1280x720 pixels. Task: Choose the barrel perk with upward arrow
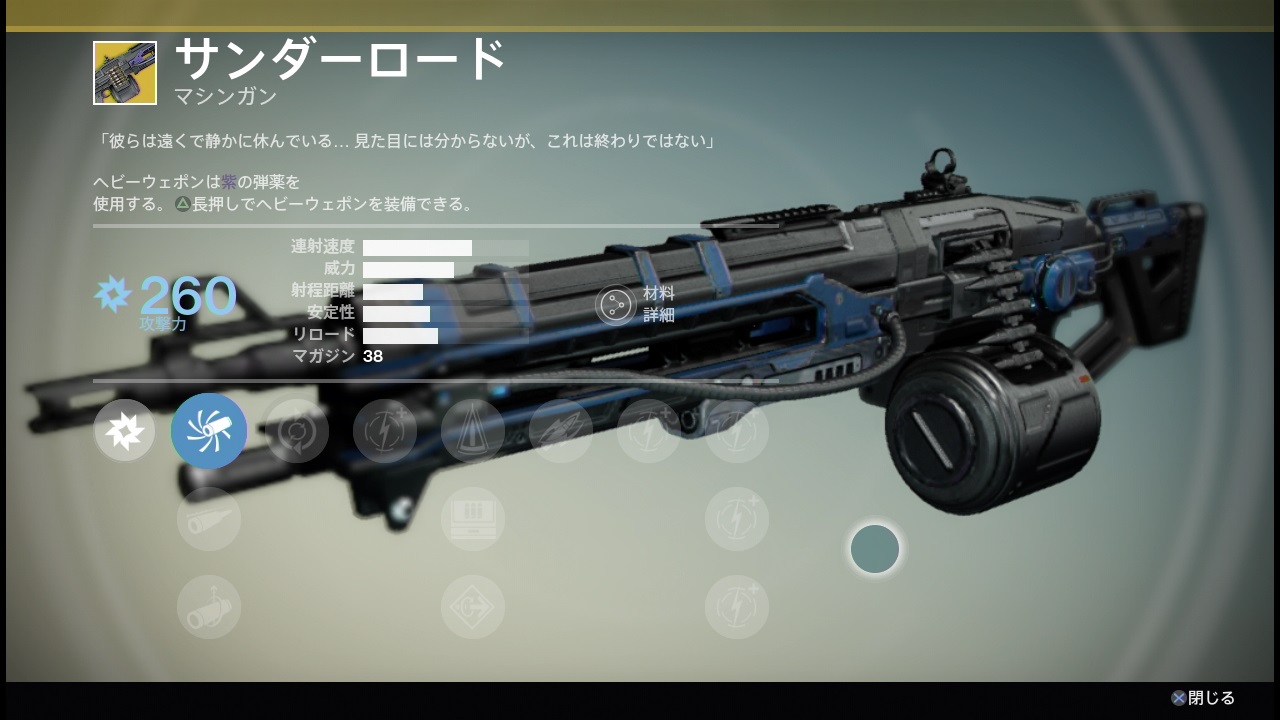(209, 607)
